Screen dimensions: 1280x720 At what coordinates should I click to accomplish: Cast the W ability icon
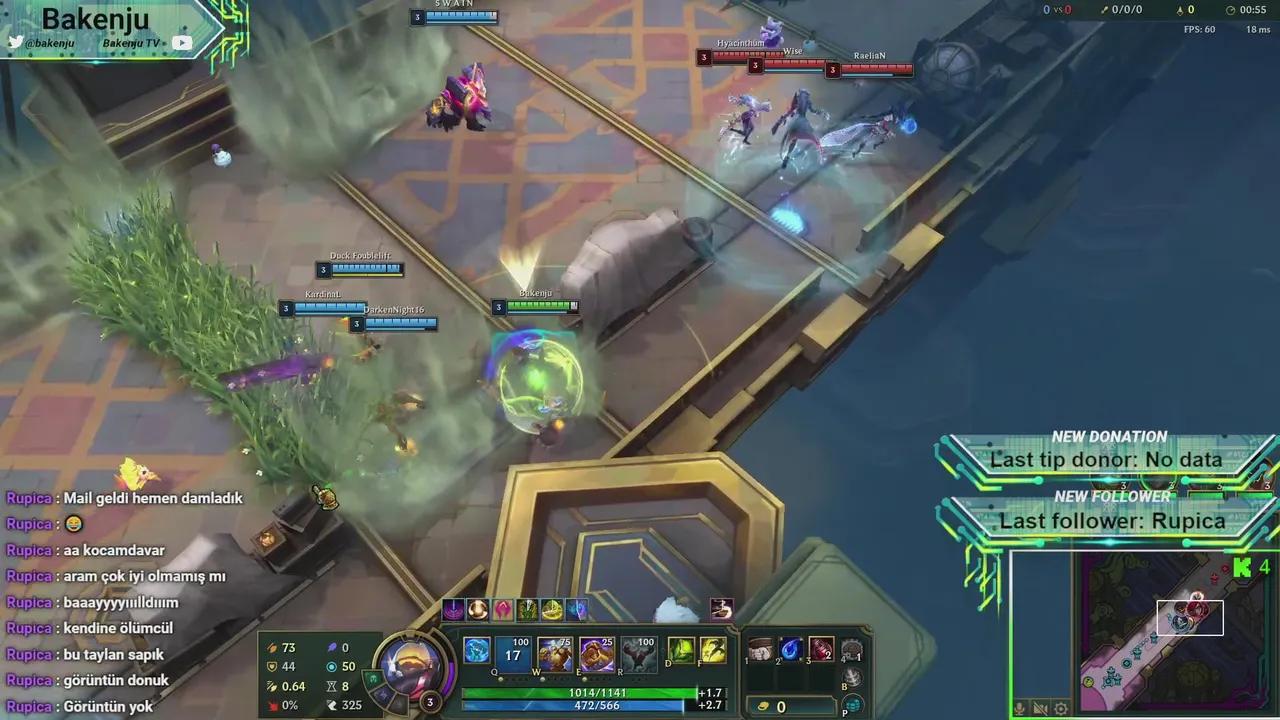555,655
